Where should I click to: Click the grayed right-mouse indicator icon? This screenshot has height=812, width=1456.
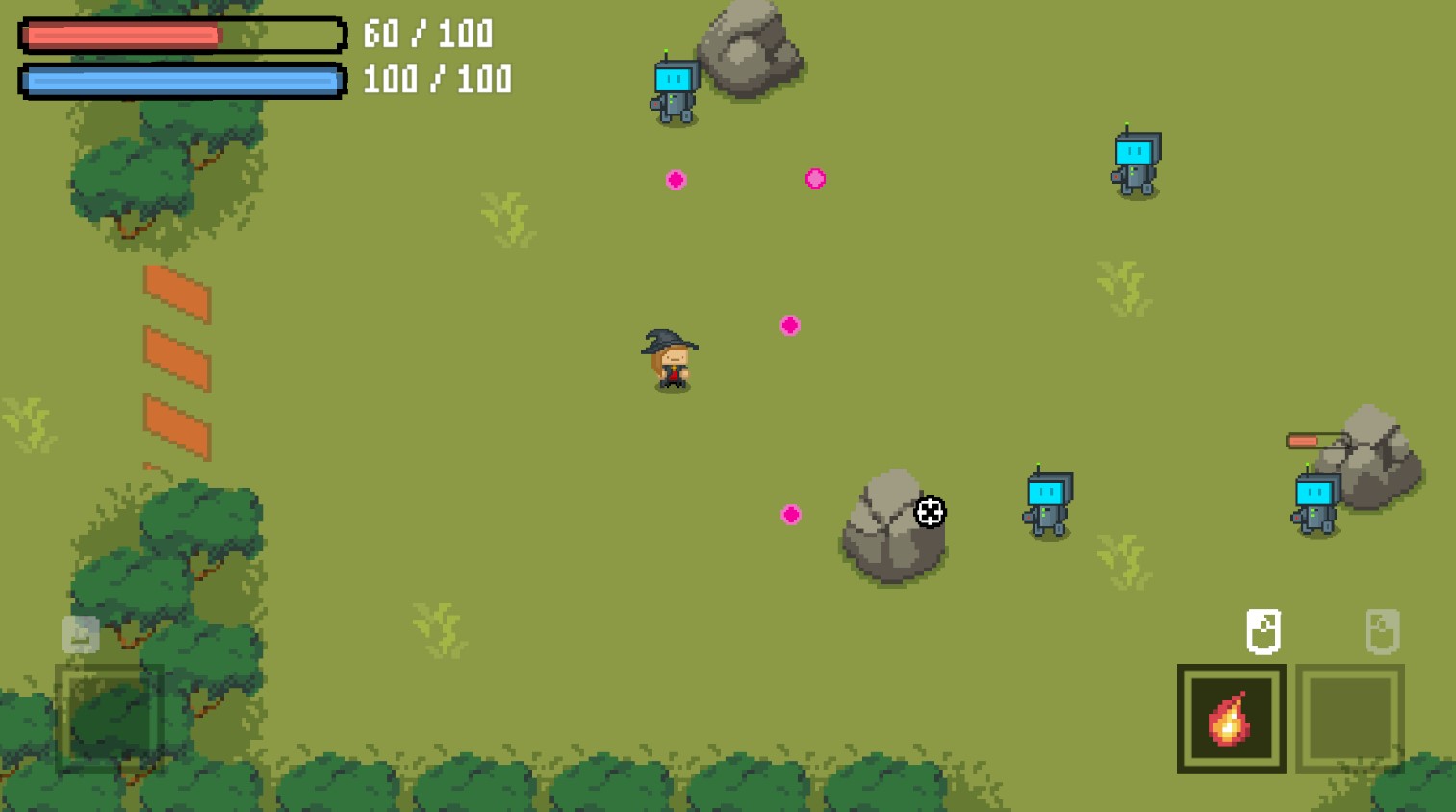1383,631
